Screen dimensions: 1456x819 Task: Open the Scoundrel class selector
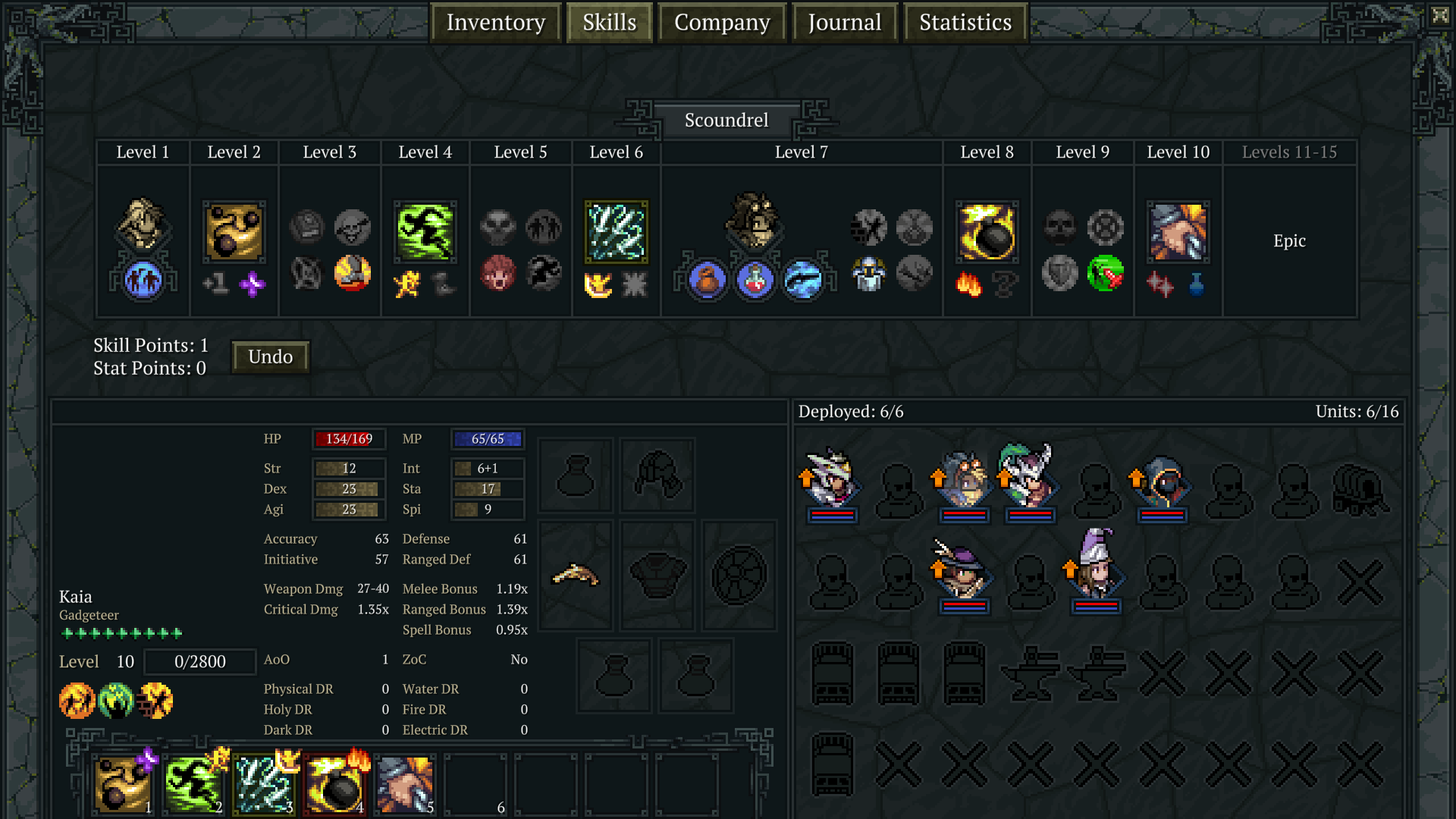click(x=726, y=119)
